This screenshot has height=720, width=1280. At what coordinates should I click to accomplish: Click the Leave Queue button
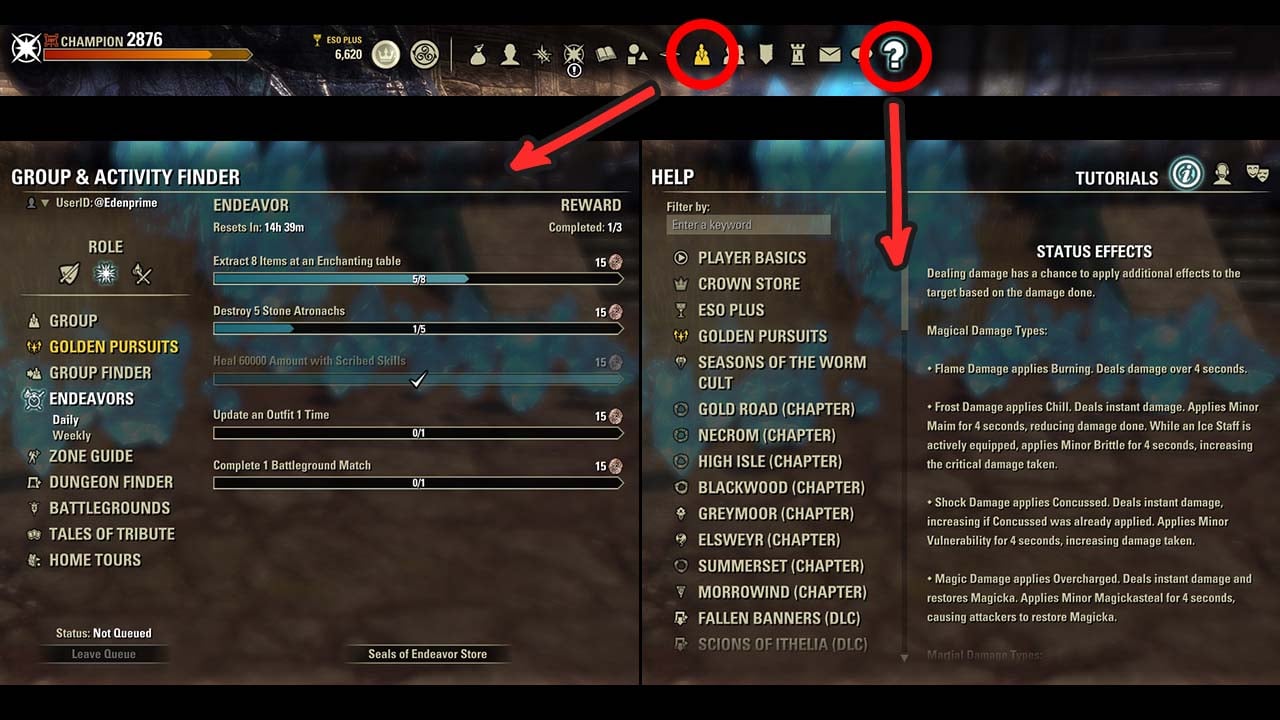pyautogui.click(x=104, y=654)
